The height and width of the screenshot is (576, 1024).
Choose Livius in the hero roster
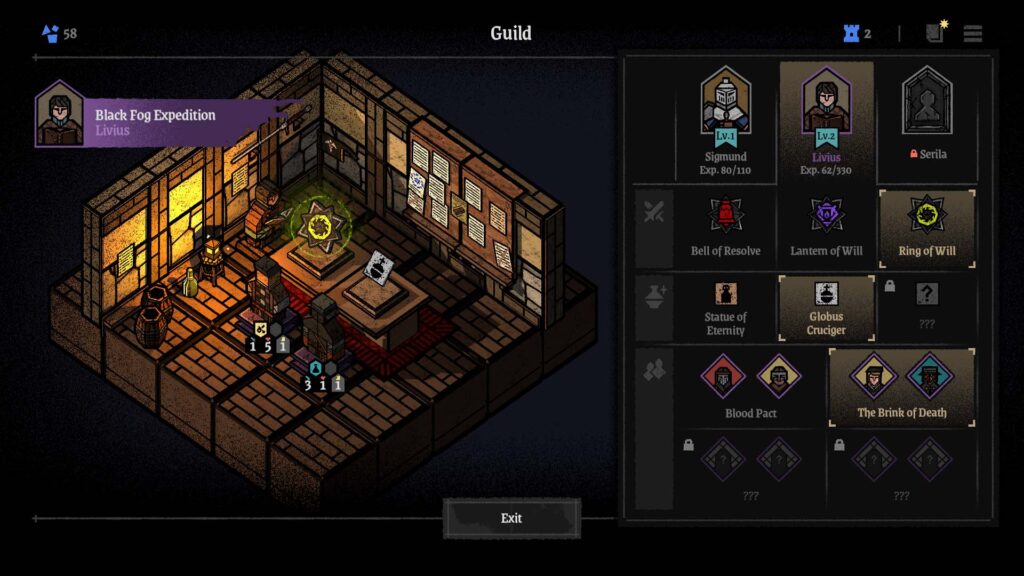pyautogui.click(x=826, y=121)
